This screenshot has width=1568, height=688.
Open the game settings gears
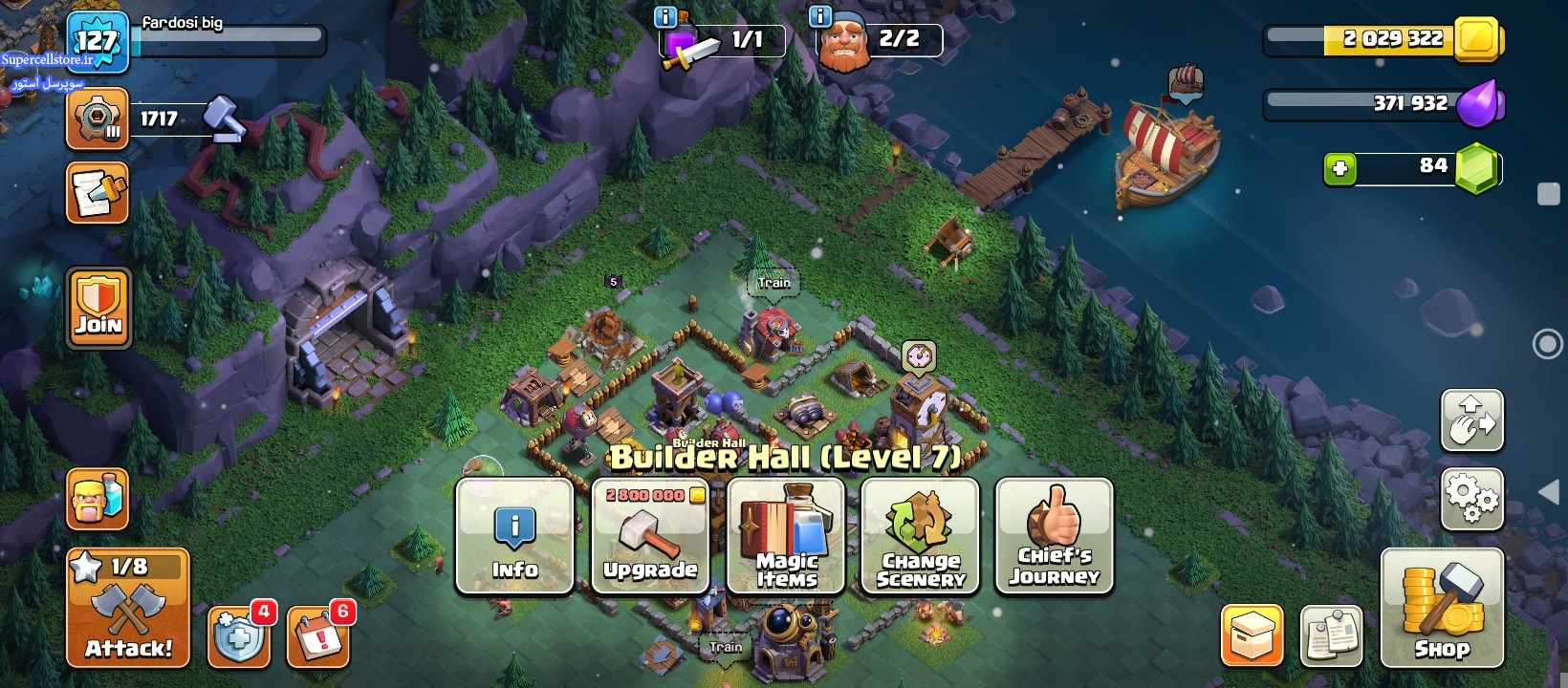(1471, 498)
